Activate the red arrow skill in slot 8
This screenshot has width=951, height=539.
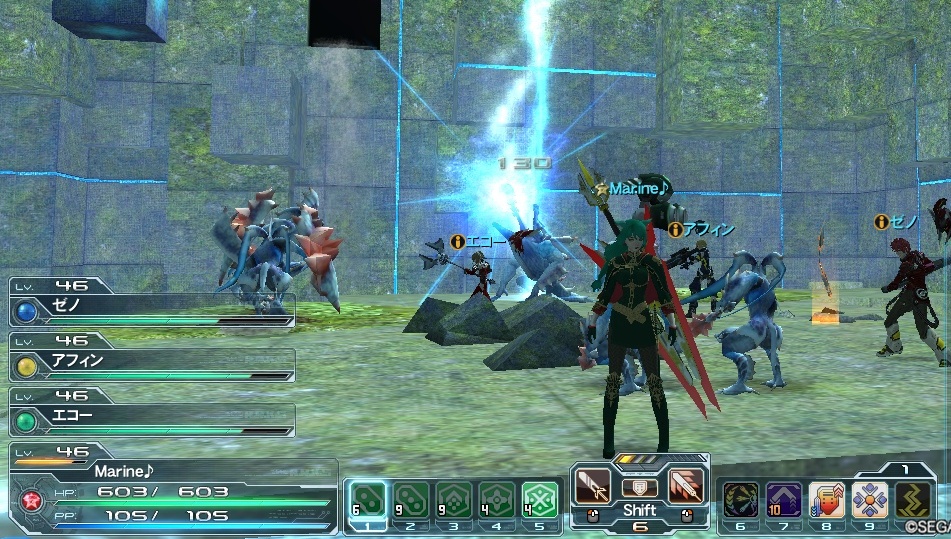coord(826,499)
